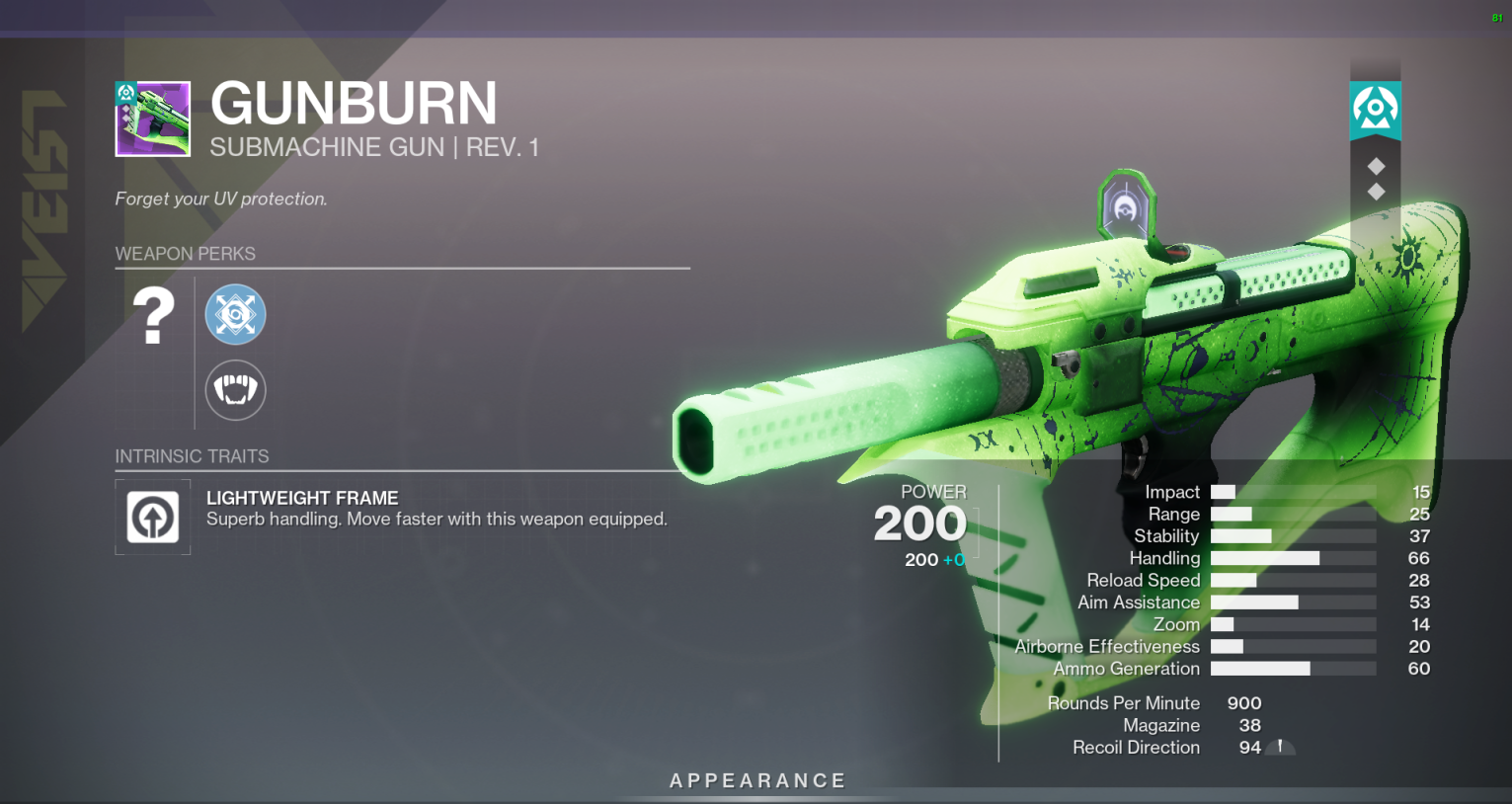Select the teal weapon emblem banner
This screenshot has width=1512, height=804.
[x=1375, y=109]
